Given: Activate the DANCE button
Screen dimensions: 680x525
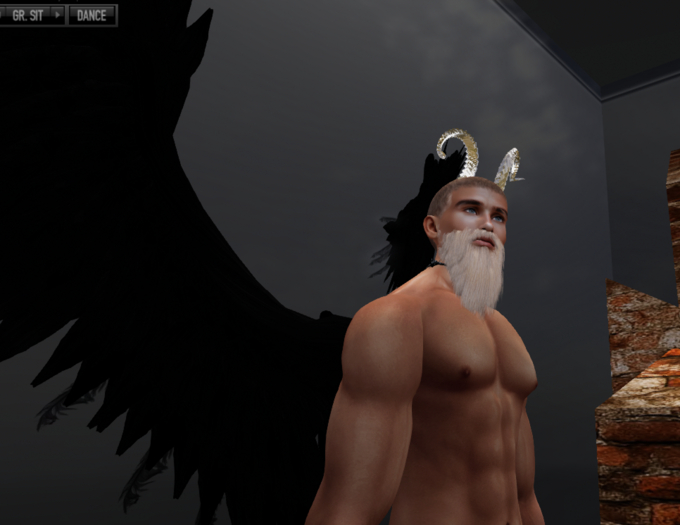Looking at the screenshot, I should [91, 15].
